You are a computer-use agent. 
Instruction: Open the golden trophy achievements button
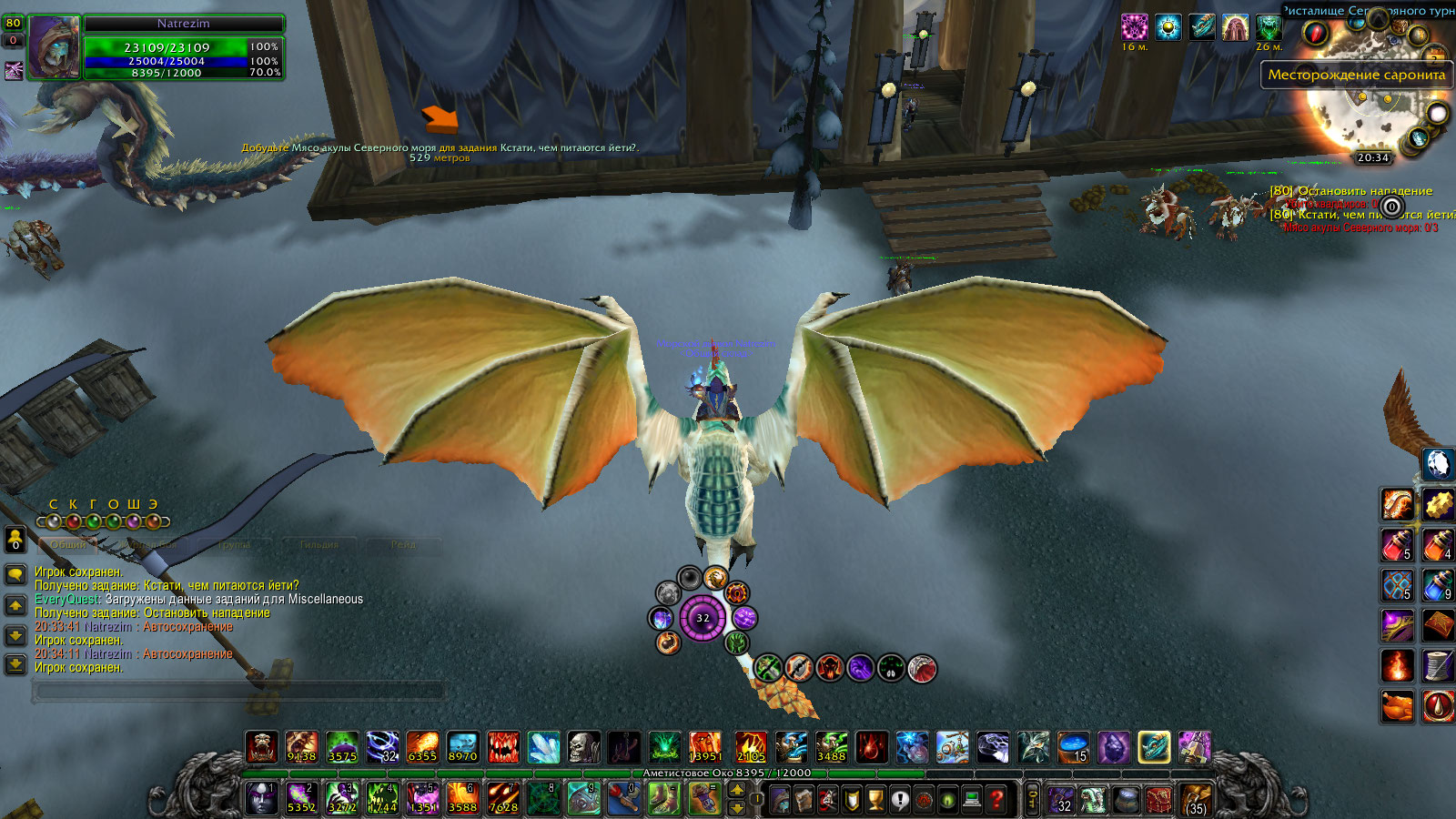coord(875,800)
